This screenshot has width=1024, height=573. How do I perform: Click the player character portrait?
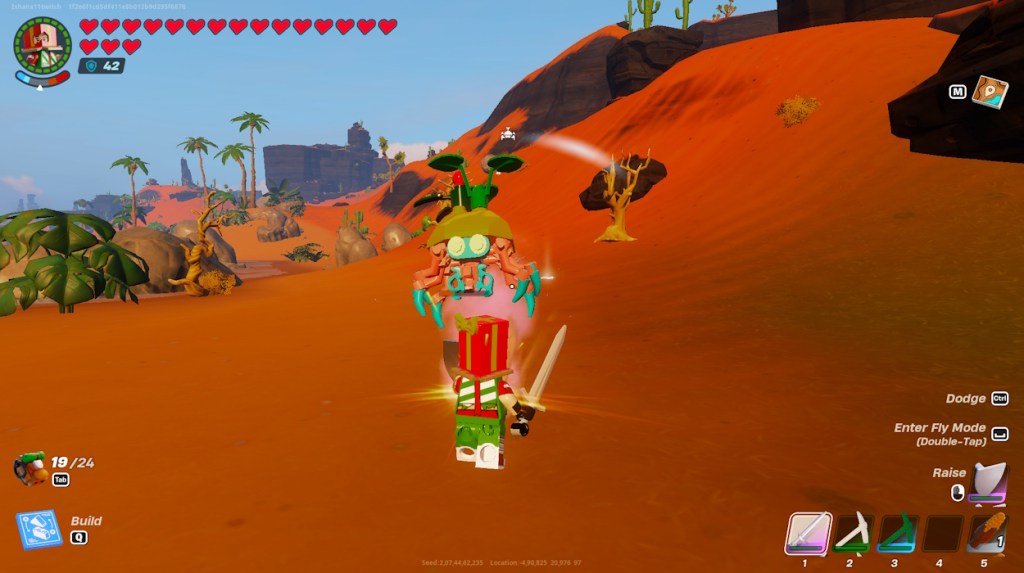(42, 46)
